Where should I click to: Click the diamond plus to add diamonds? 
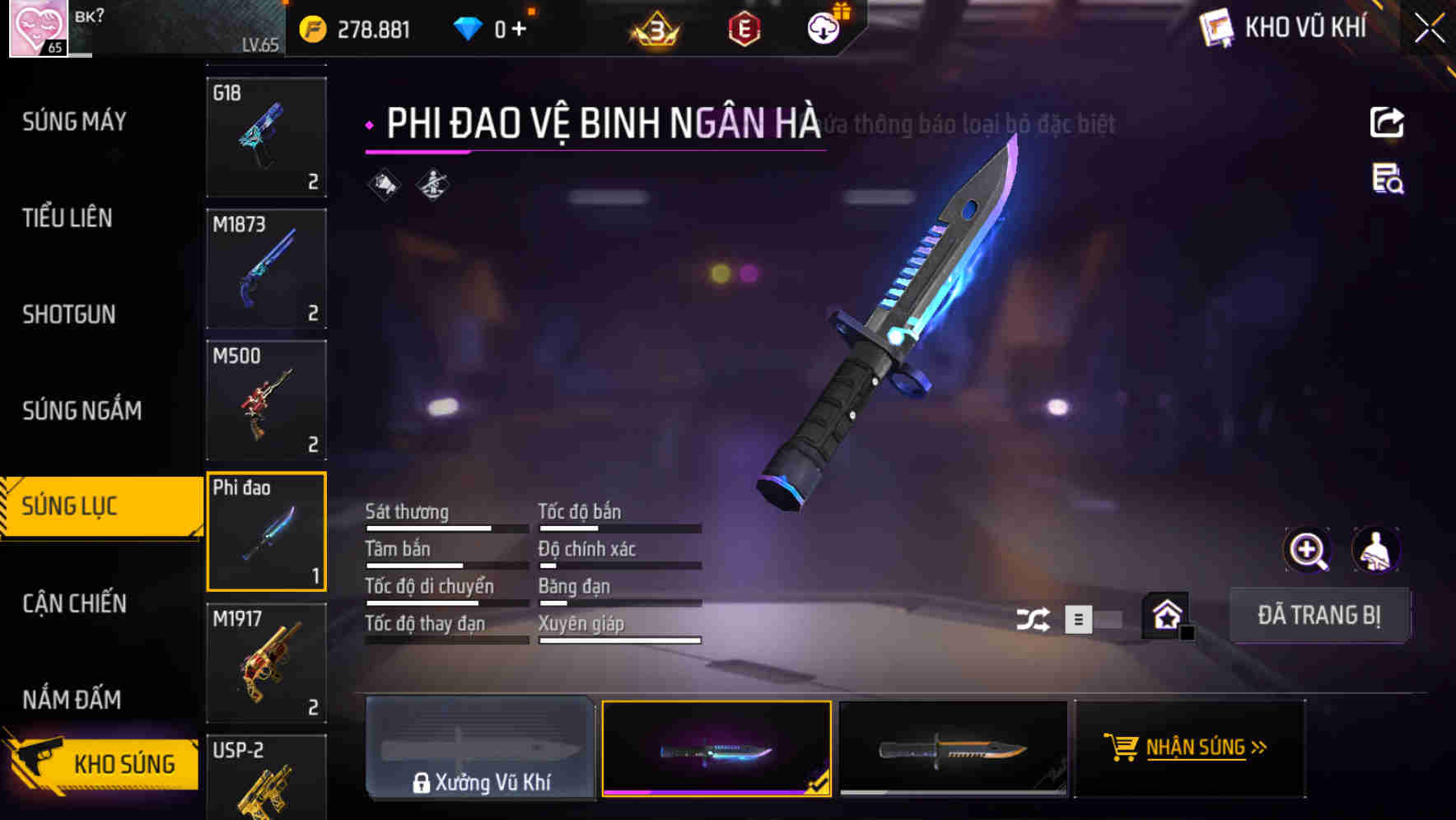tap(520, 27)
